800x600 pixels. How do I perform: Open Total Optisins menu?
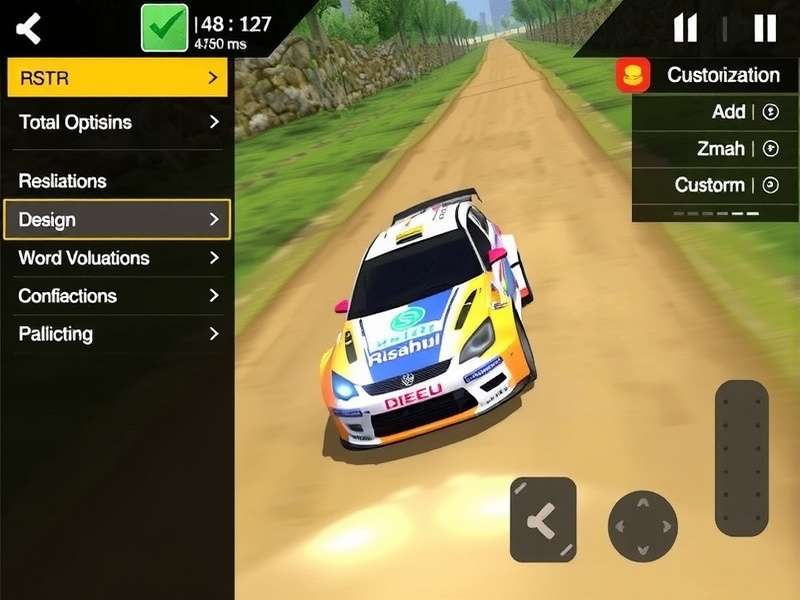pos(117,122)
